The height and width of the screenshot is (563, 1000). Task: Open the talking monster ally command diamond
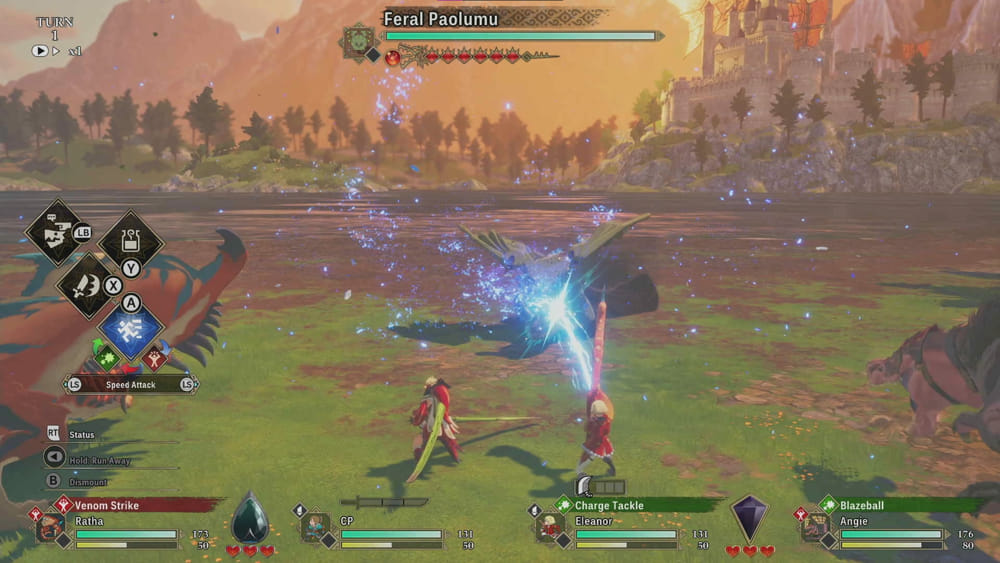click(x=54, y=231)
